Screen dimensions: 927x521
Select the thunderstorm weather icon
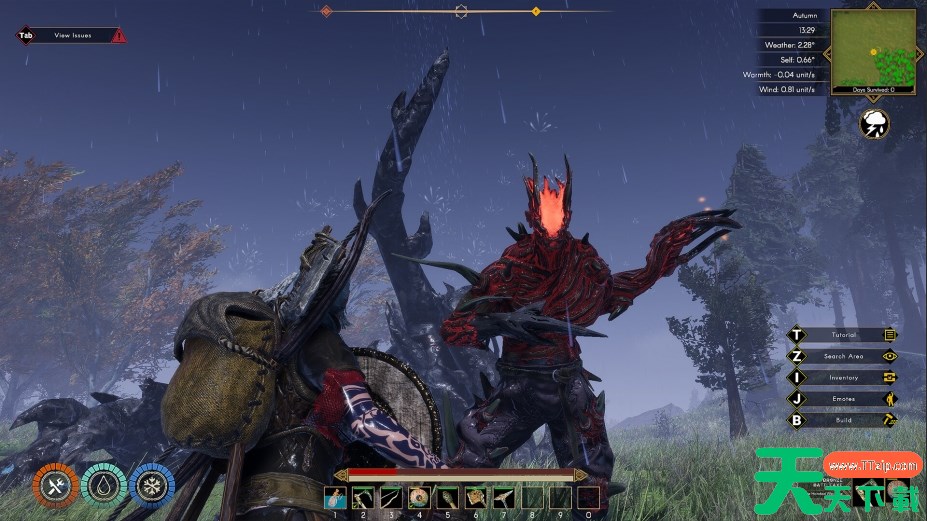pyautogui.click(x=875, y=124)
